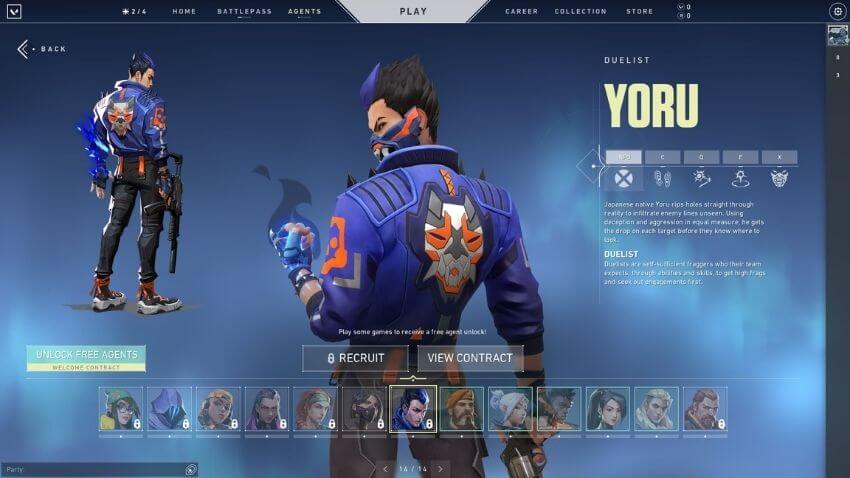Select Brimstone's portrait with the orange beret
Viewport: 850px width, 478px height.
pos(462,409)
